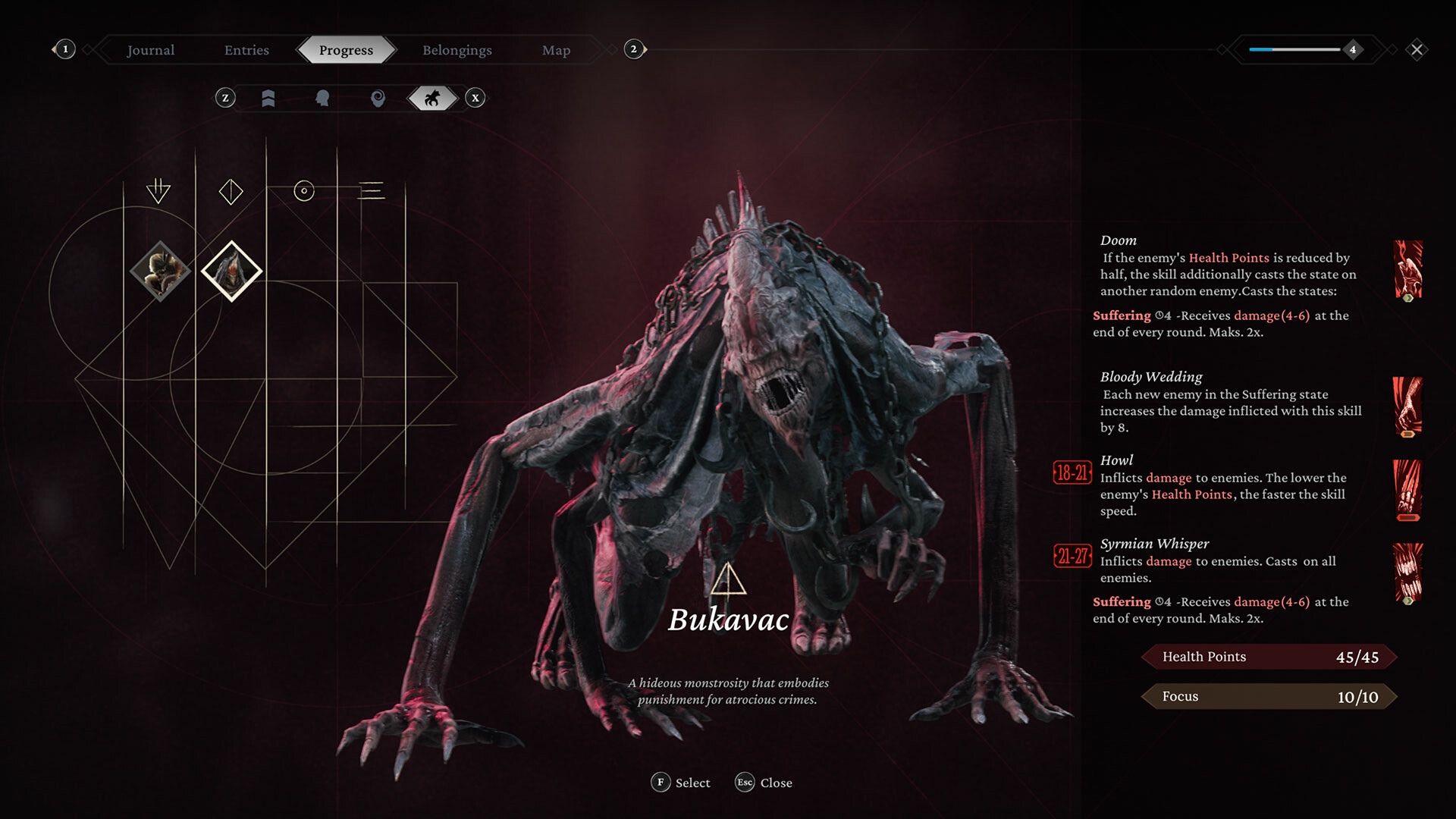Click the circled X cycle control
The image size is (1456, 819).
[x=475, y=98]
